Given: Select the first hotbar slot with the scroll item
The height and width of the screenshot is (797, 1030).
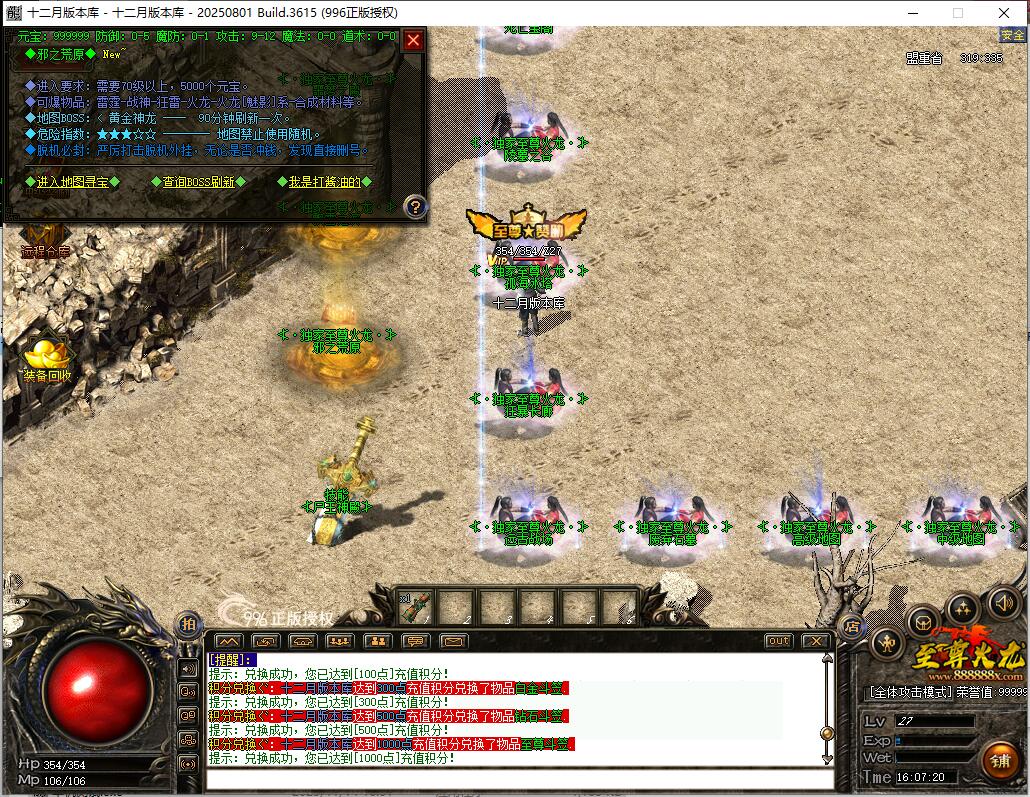Looking at the screenshot, I should point(416,606).
